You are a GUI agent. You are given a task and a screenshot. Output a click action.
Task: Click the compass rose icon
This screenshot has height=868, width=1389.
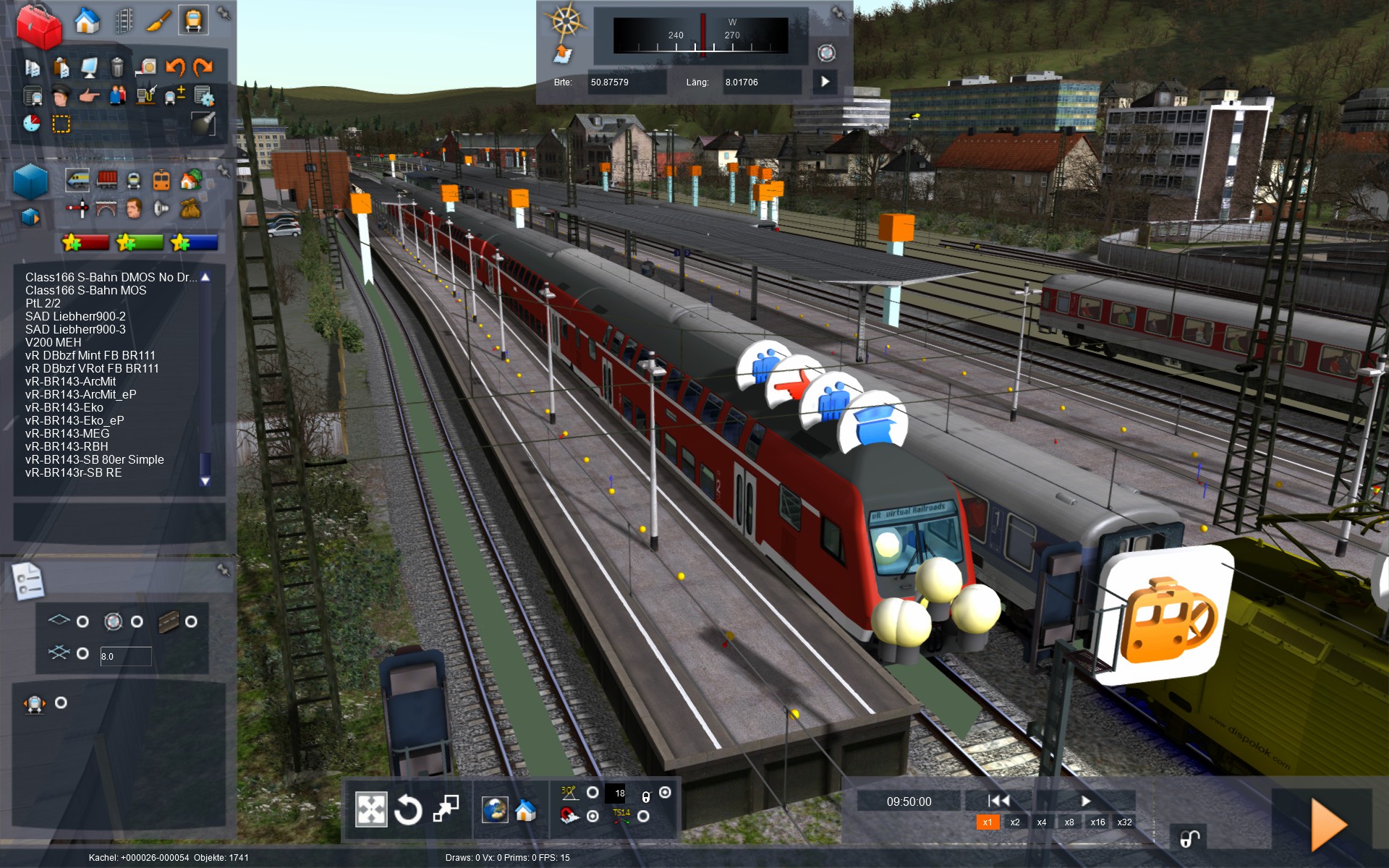click(x=566, y=20)
